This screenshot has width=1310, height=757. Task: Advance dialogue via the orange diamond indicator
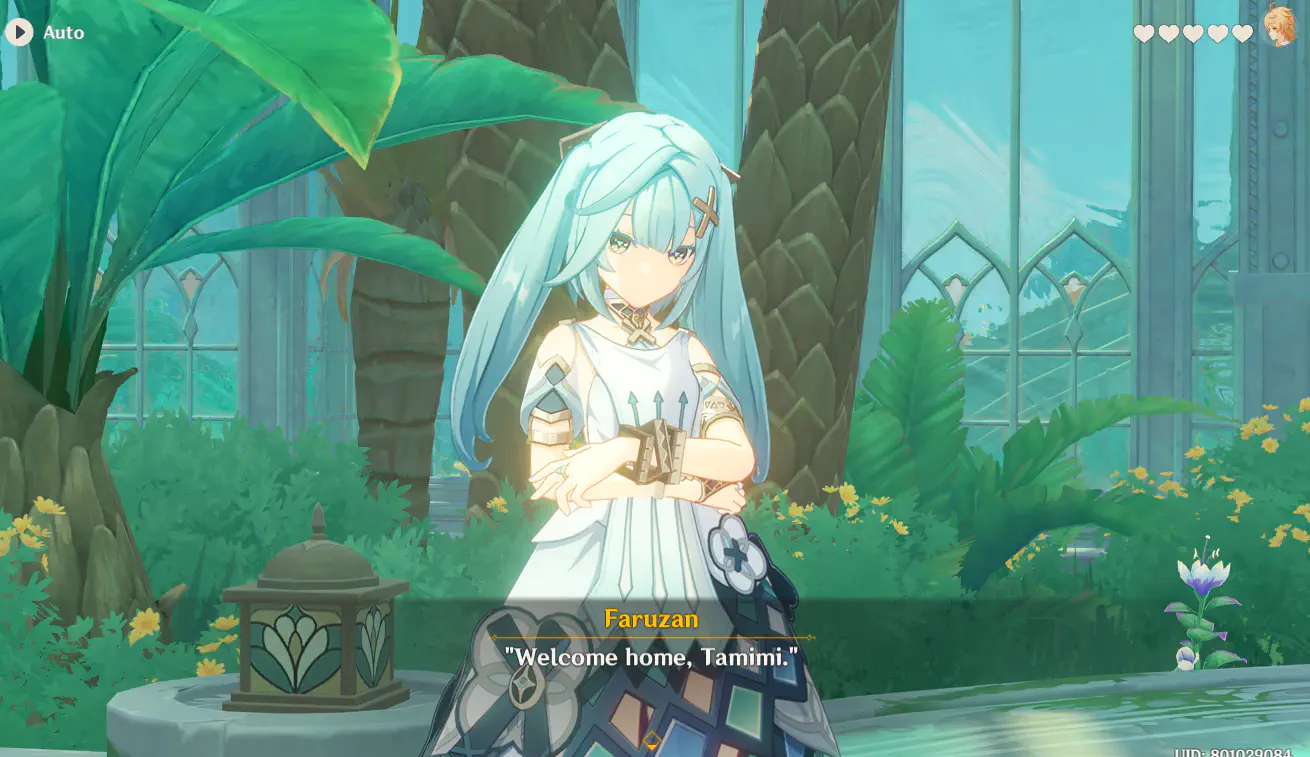click(x=652, y=741)
